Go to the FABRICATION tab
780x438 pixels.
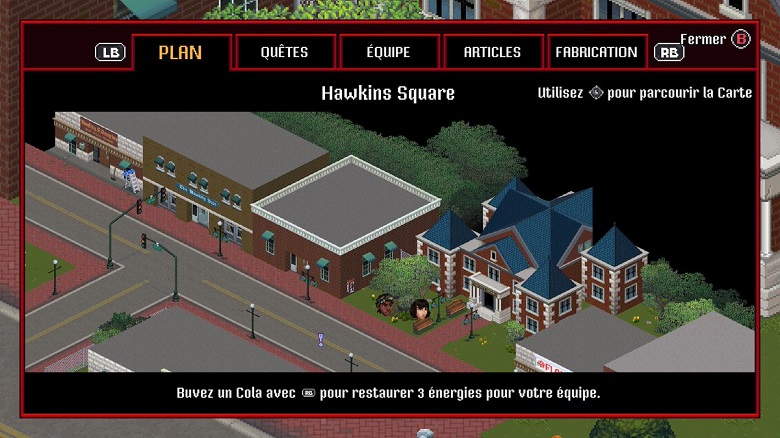(x=596, y=52)
